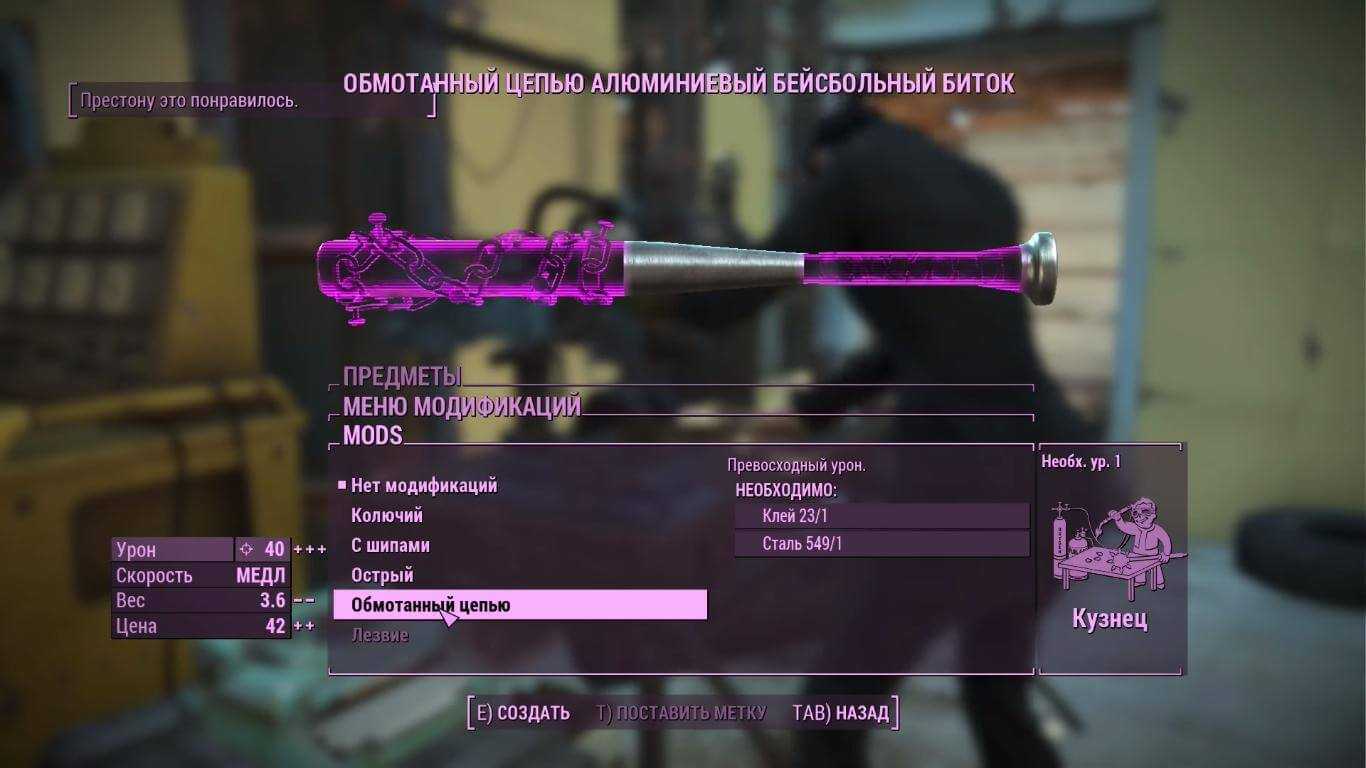Select the "Нет модификаций" mod option
The width and height of the screenshot is (1366, 768).
point(424,486)
